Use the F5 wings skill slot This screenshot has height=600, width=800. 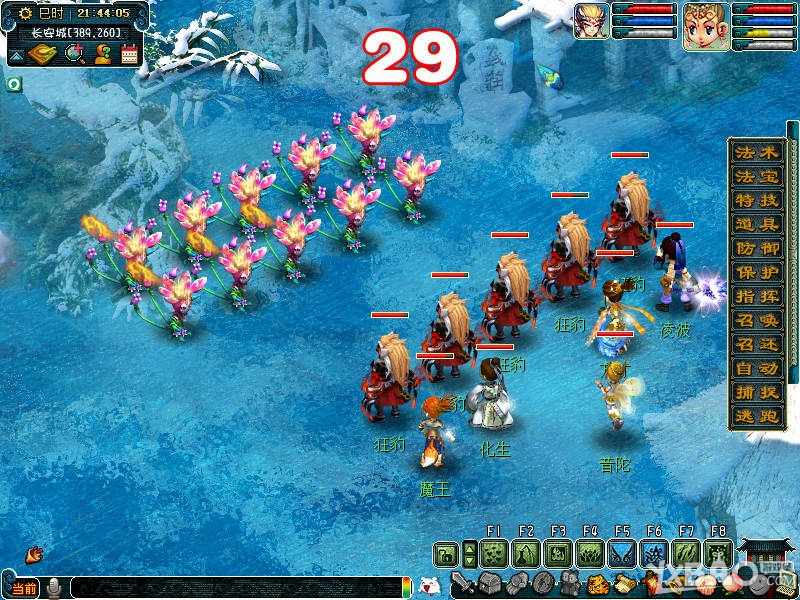(x=622, y=553)
